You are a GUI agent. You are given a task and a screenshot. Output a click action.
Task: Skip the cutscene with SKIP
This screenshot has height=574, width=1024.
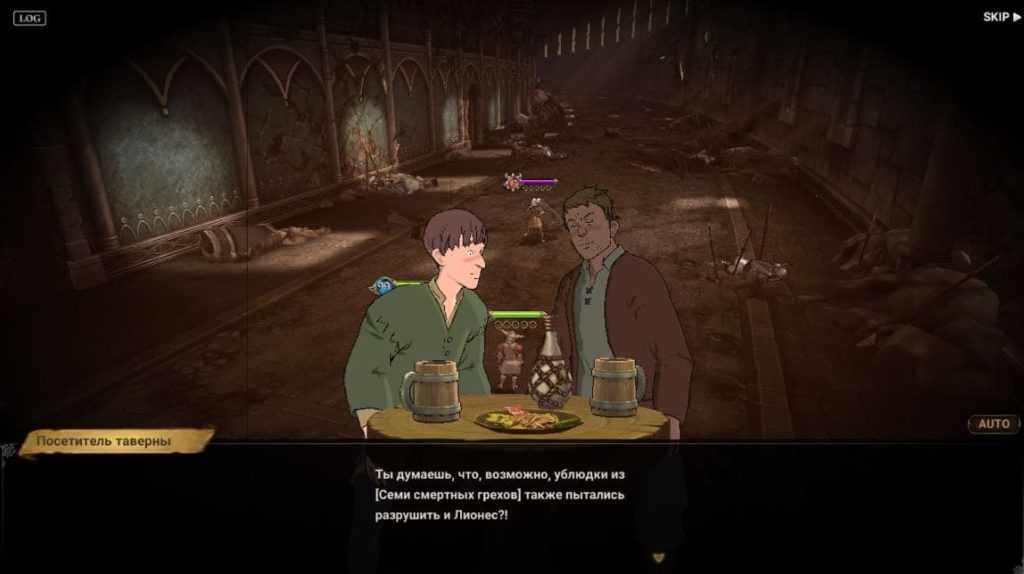tap(1001, 17)
